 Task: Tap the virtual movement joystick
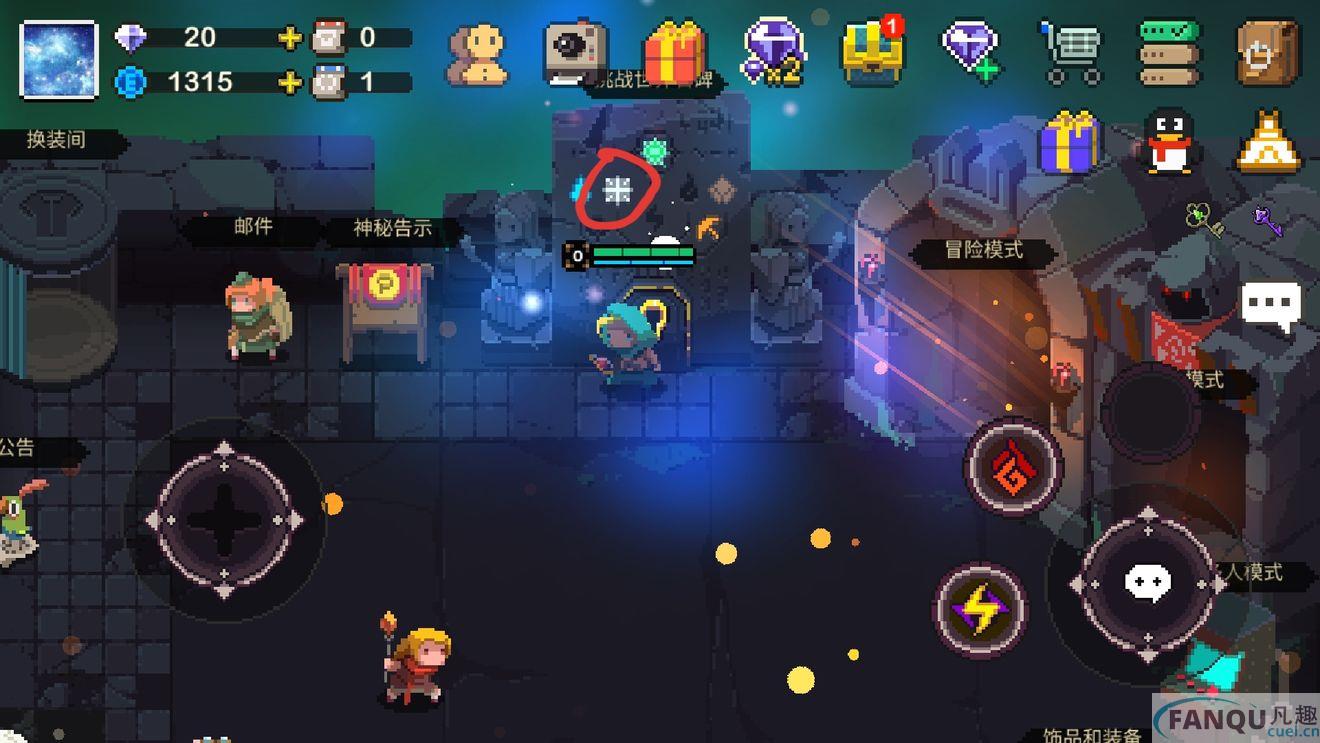[225, 520]
